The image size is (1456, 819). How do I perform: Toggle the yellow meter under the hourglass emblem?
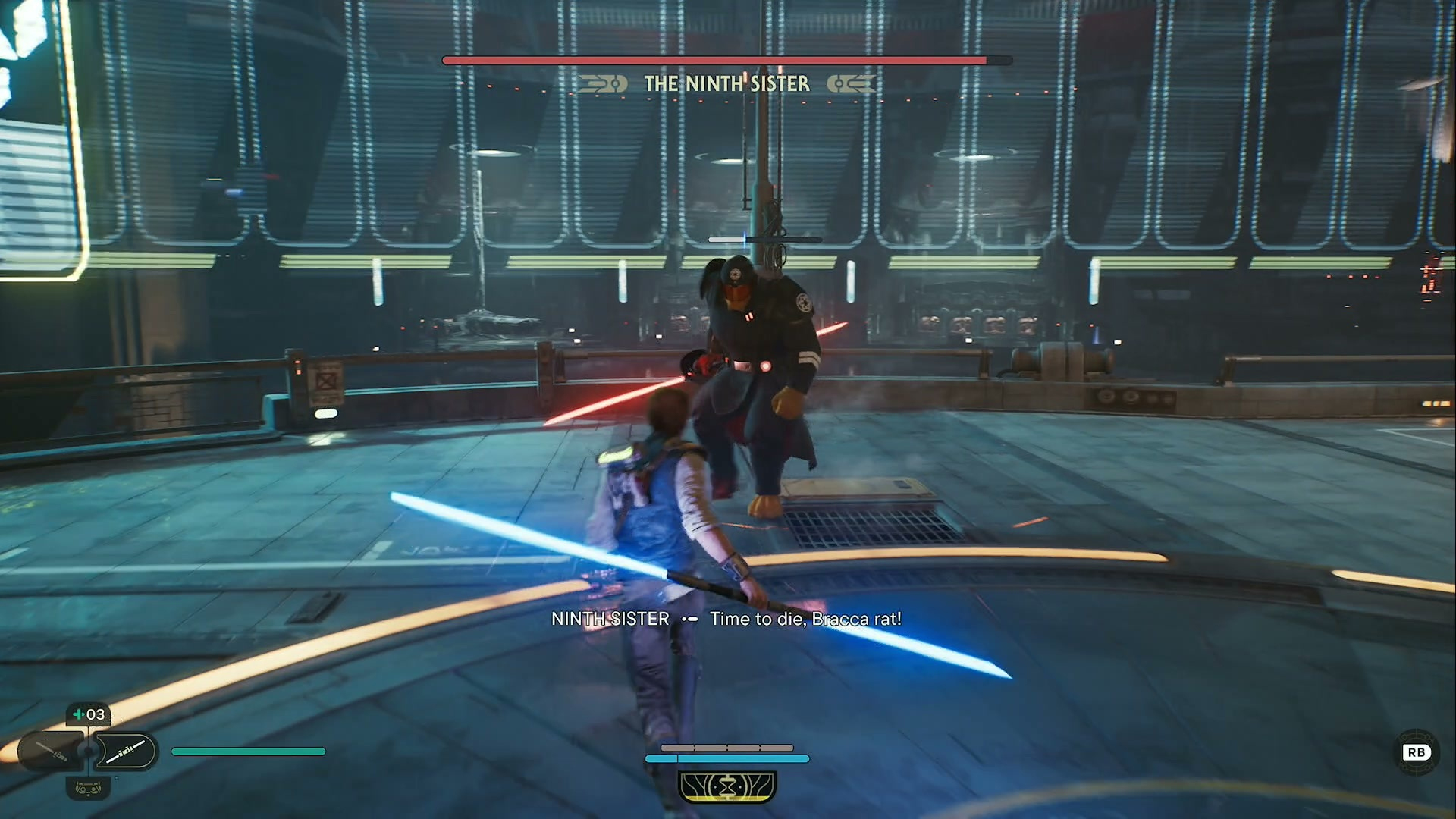pyautogui.click(x=728, y=799)
